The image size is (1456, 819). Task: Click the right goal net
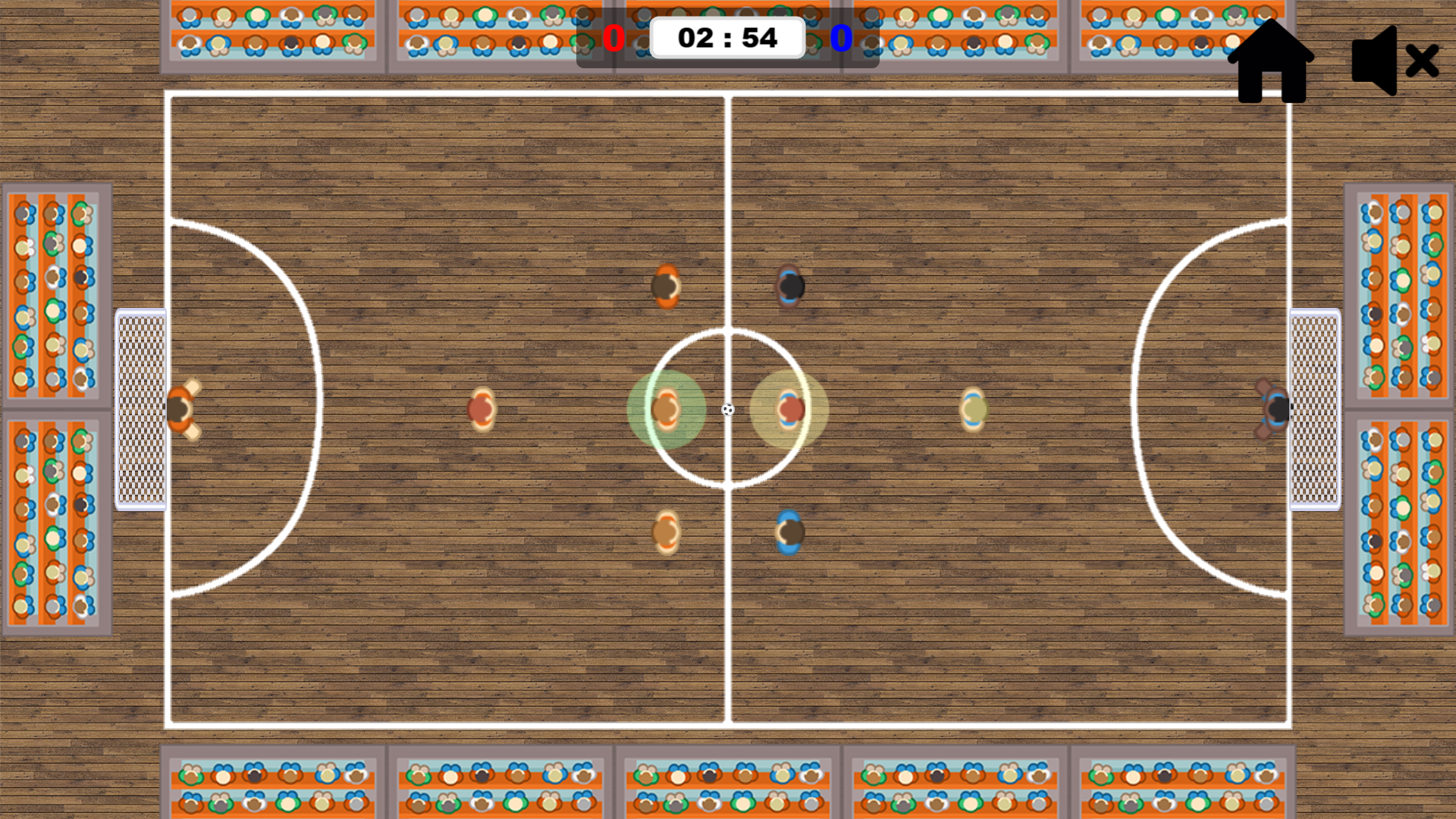1317,409
